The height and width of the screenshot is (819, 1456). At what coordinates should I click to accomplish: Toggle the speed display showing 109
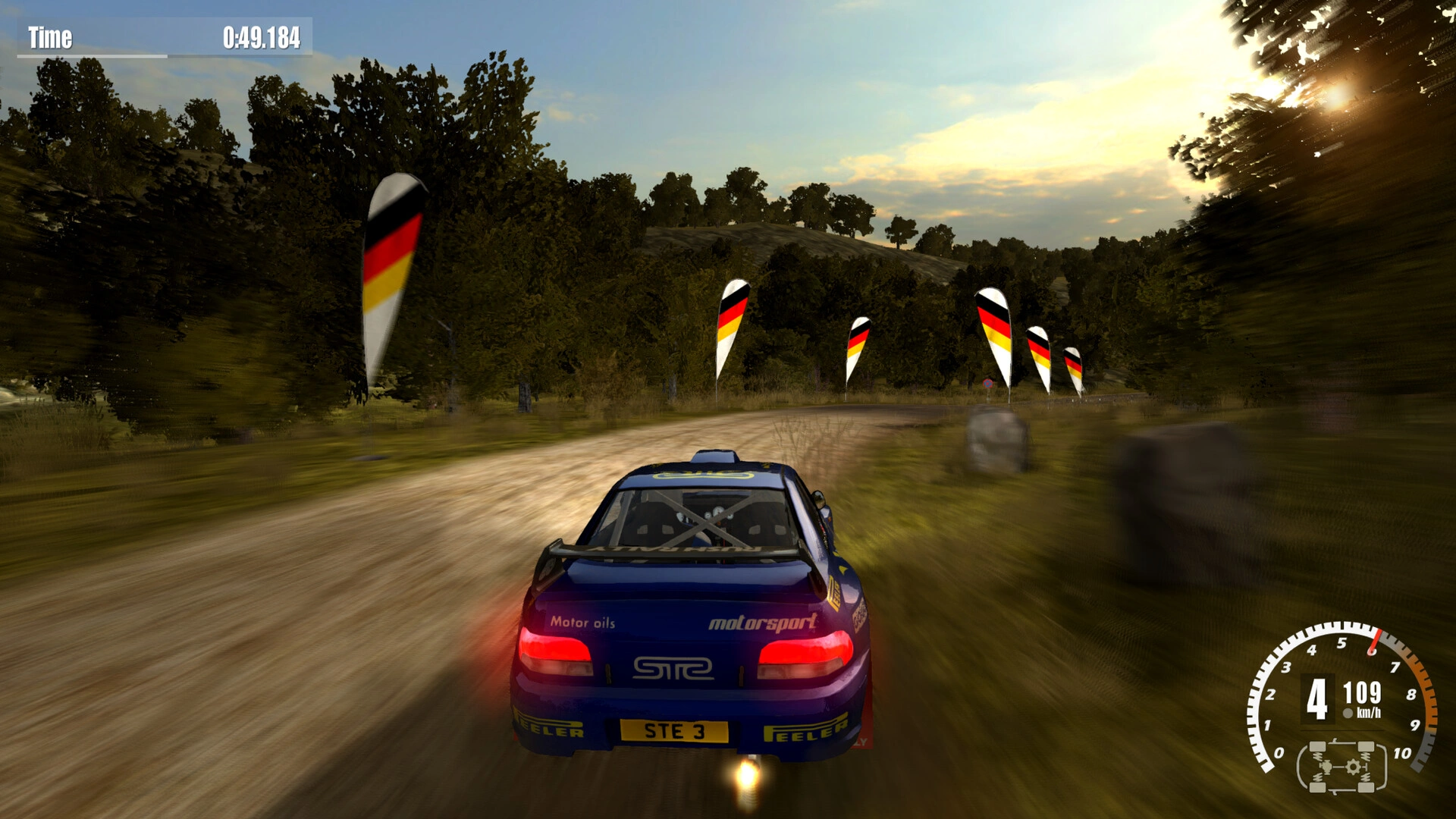coord(1362,694)
